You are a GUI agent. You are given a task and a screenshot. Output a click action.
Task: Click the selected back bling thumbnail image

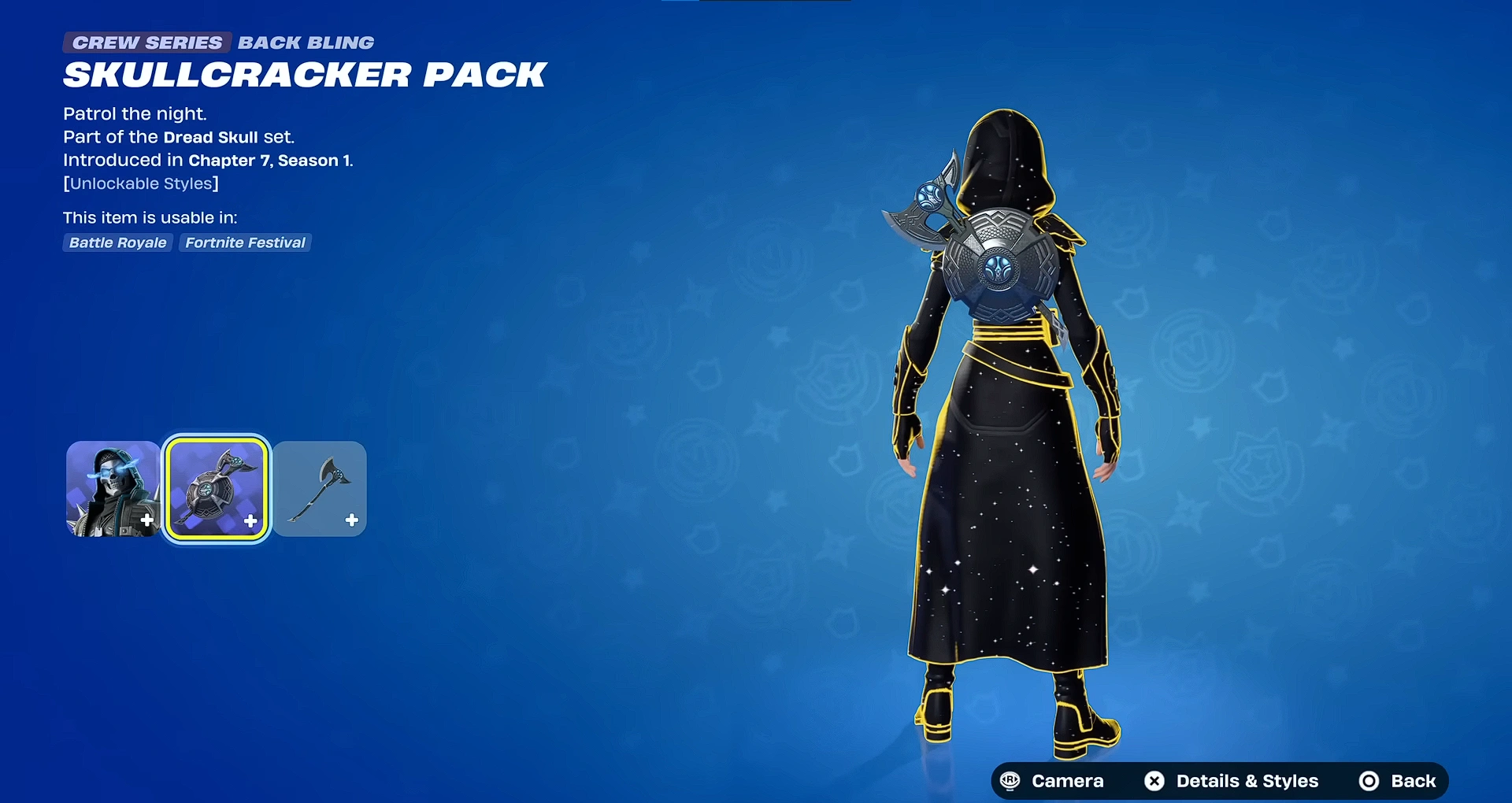[x=217, y=488]
